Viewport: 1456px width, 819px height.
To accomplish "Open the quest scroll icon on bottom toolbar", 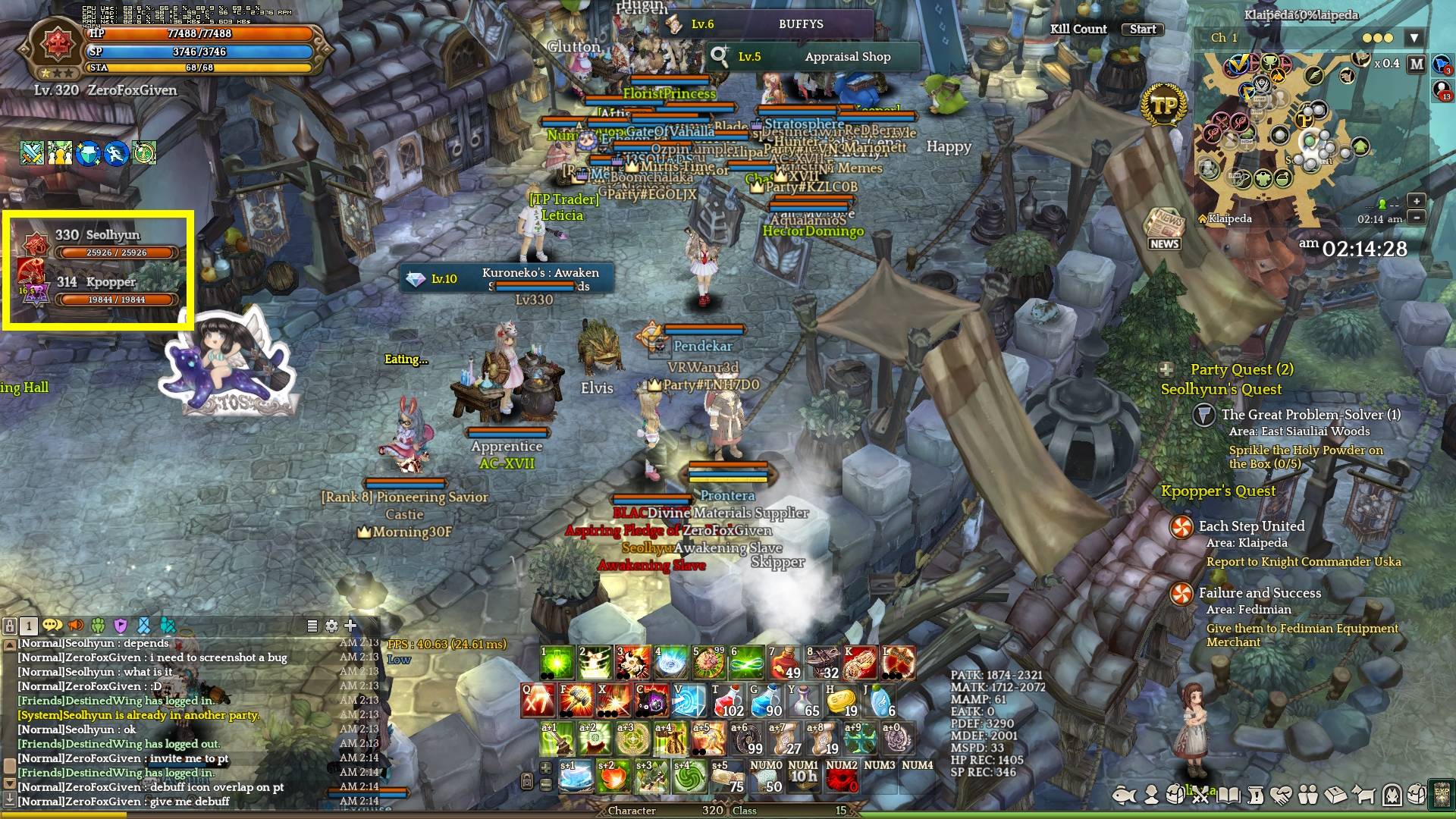I will (x=1257, y=795).
